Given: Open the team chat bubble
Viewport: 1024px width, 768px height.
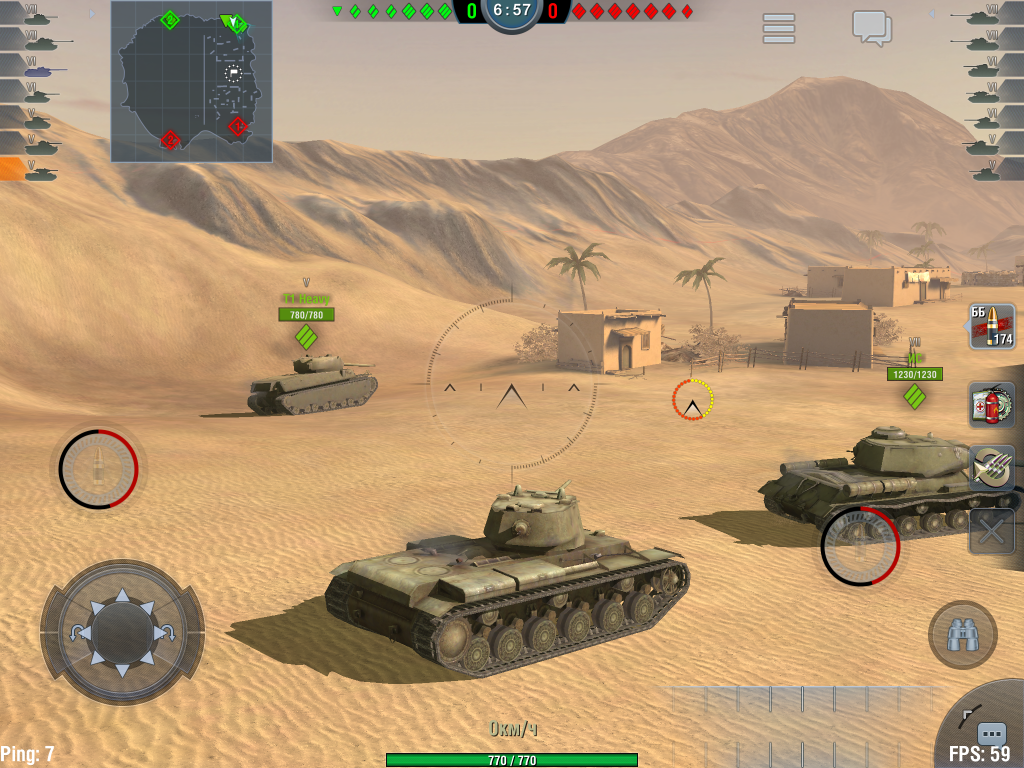Looking at the screenshot, I should [871, 27].
